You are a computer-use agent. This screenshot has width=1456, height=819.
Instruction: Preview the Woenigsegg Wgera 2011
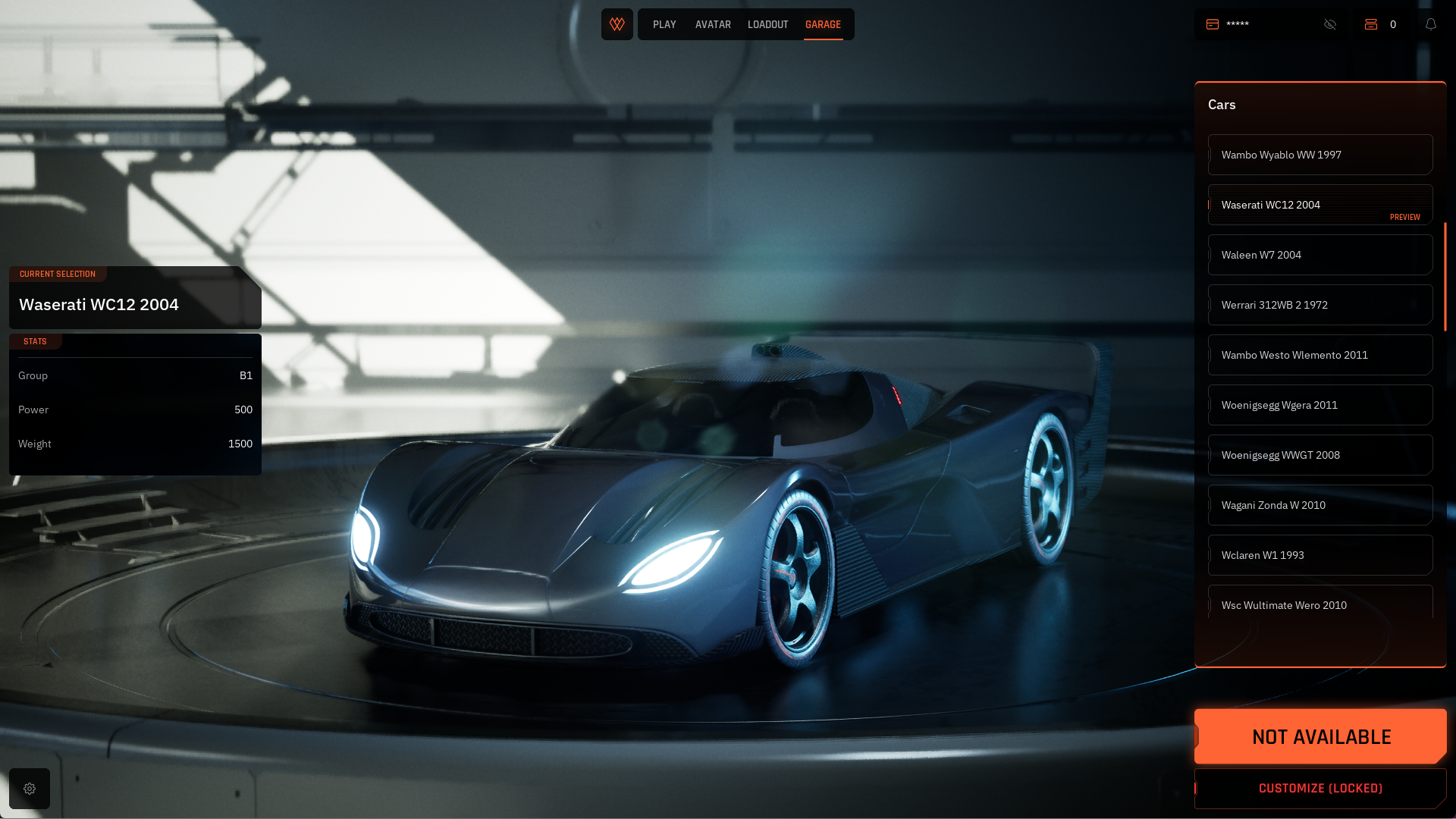click(x=1319, y=405)
